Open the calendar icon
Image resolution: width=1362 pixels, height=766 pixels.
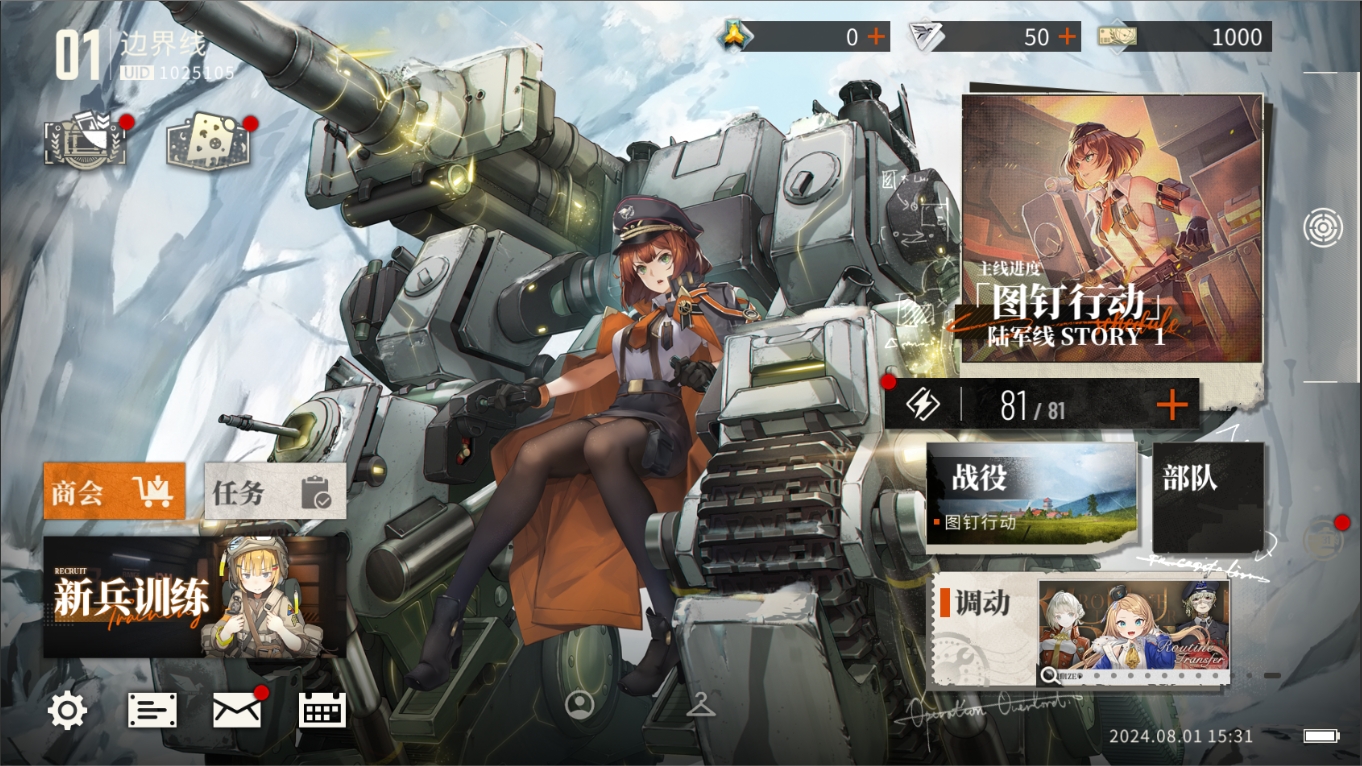coord(322,710)
